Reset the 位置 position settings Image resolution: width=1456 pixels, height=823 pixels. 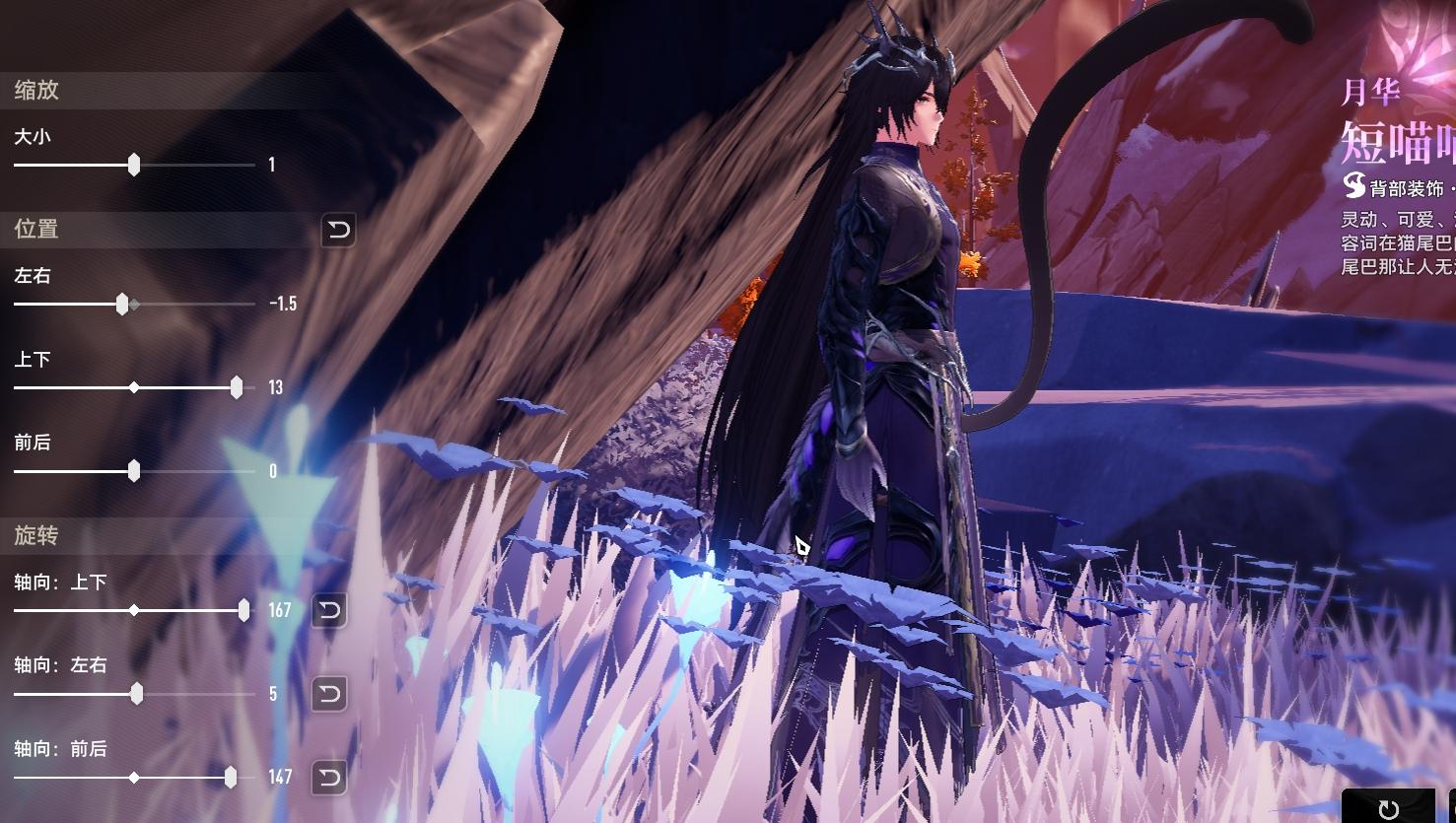pos(338,231)
